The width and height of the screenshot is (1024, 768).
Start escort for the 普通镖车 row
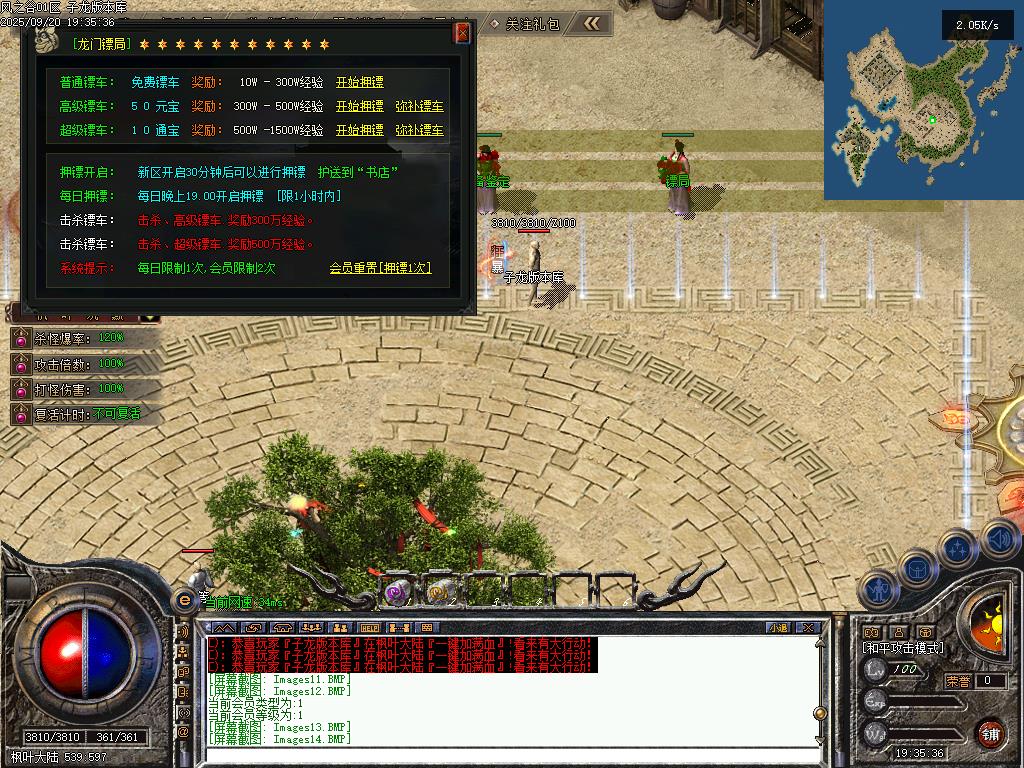pyautogui.click(x=359, y=82)
